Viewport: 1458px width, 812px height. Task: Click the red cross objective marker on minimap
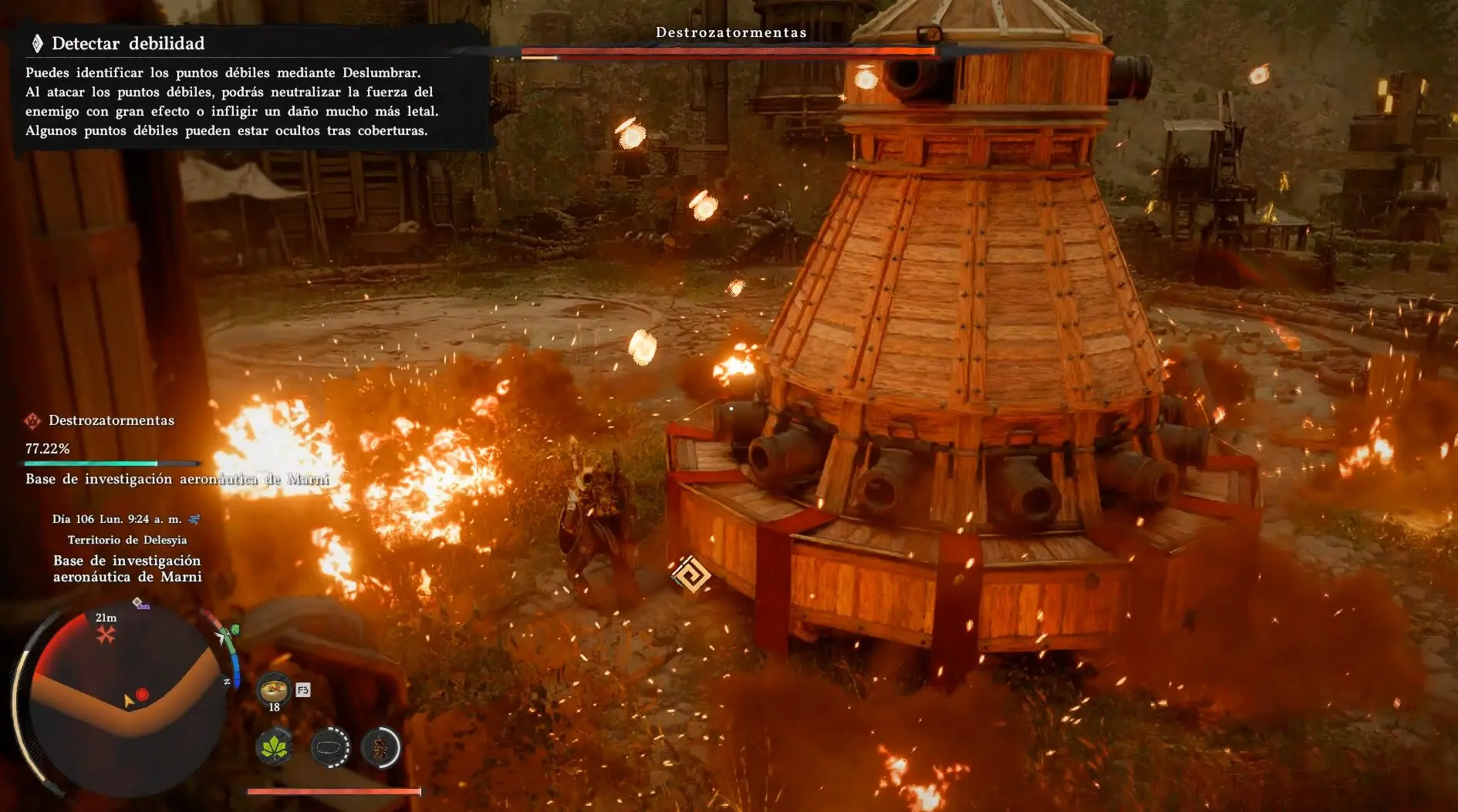point(106,634)
